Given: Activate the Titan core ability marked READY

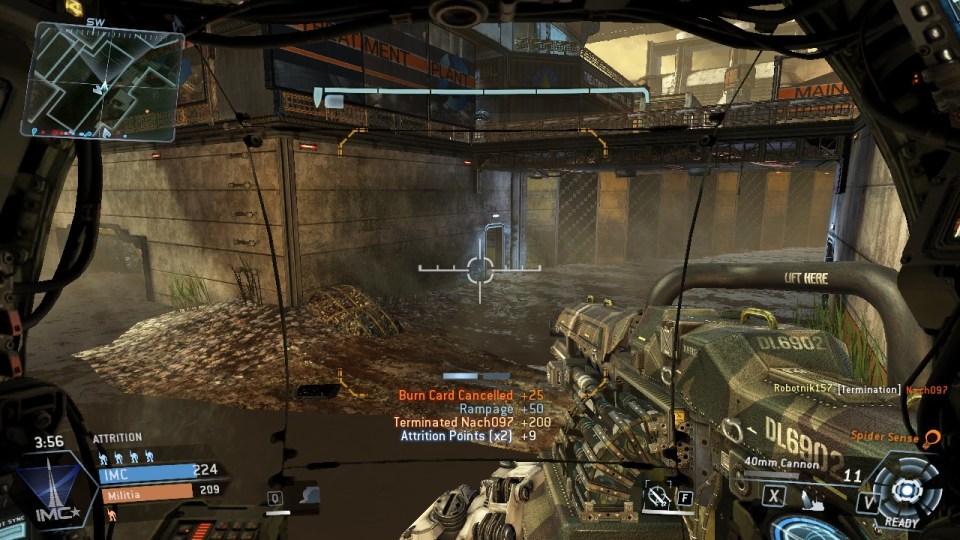Looking at the screenshot, I should 905,489.
